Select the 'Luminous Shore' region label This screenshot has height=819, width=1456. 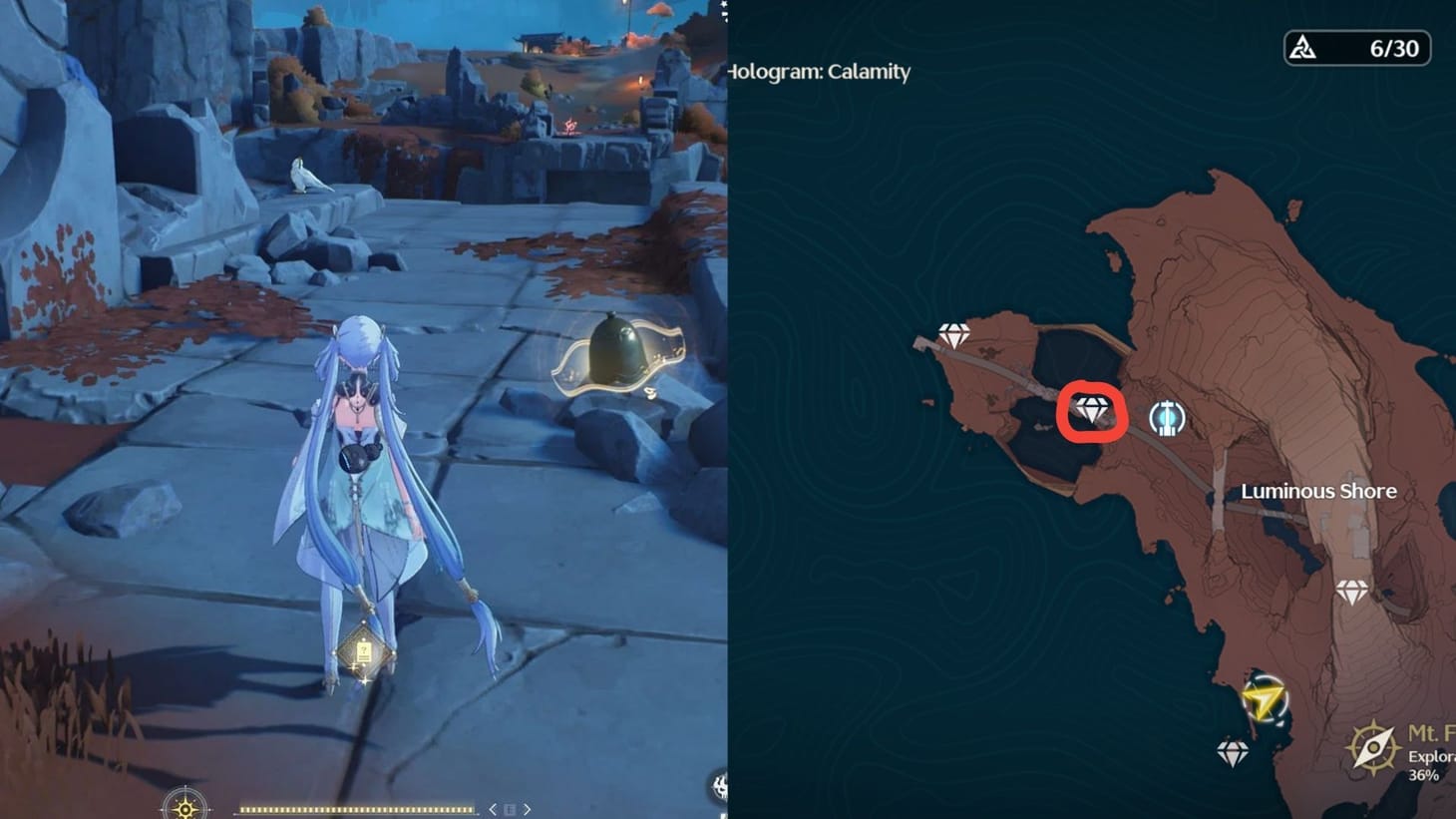tap(1318, 491)
